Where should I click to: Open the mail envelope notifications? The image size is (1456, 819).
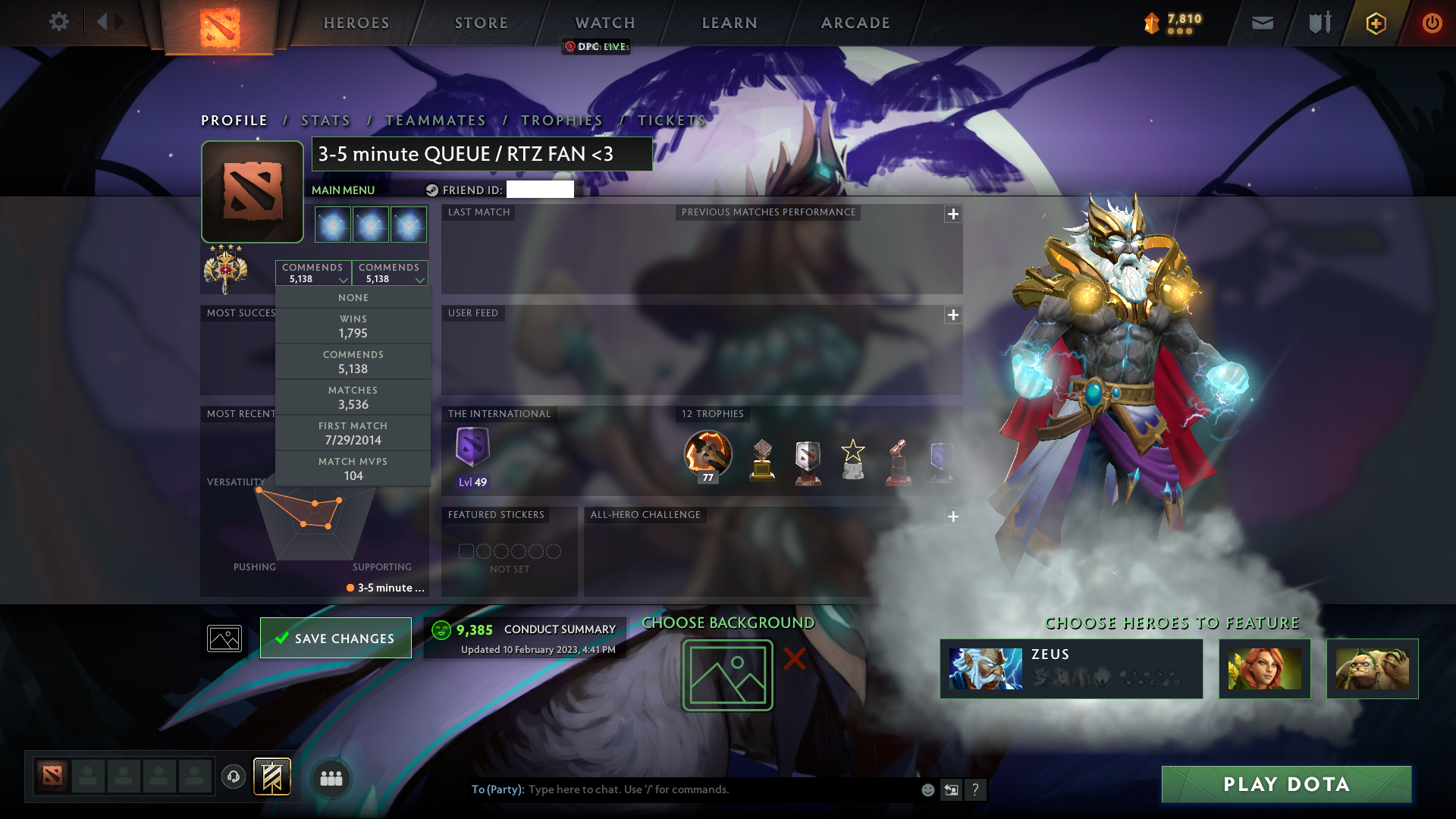(x=1262, y=23)
